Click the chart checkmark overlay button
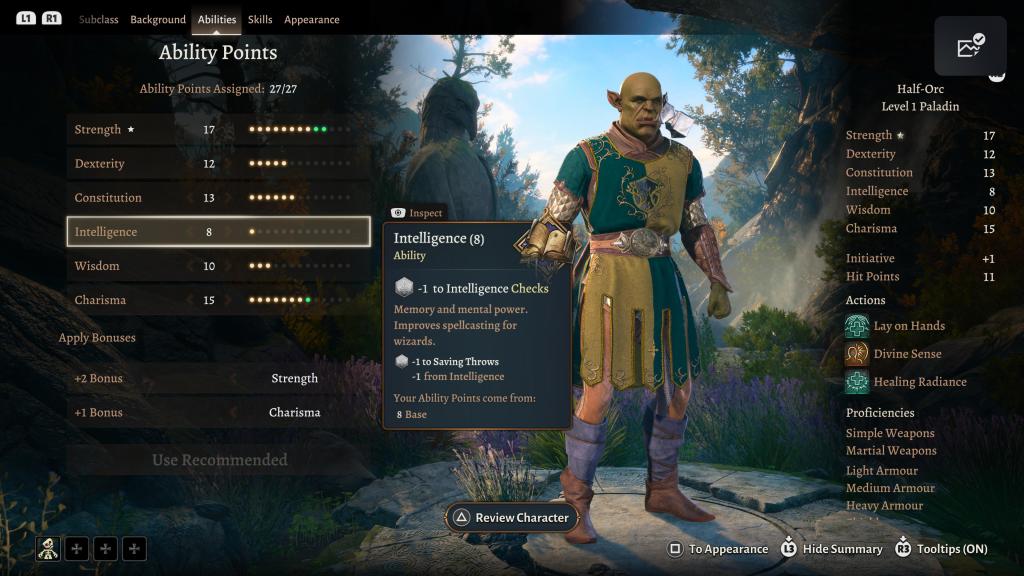 click(970, 47)
